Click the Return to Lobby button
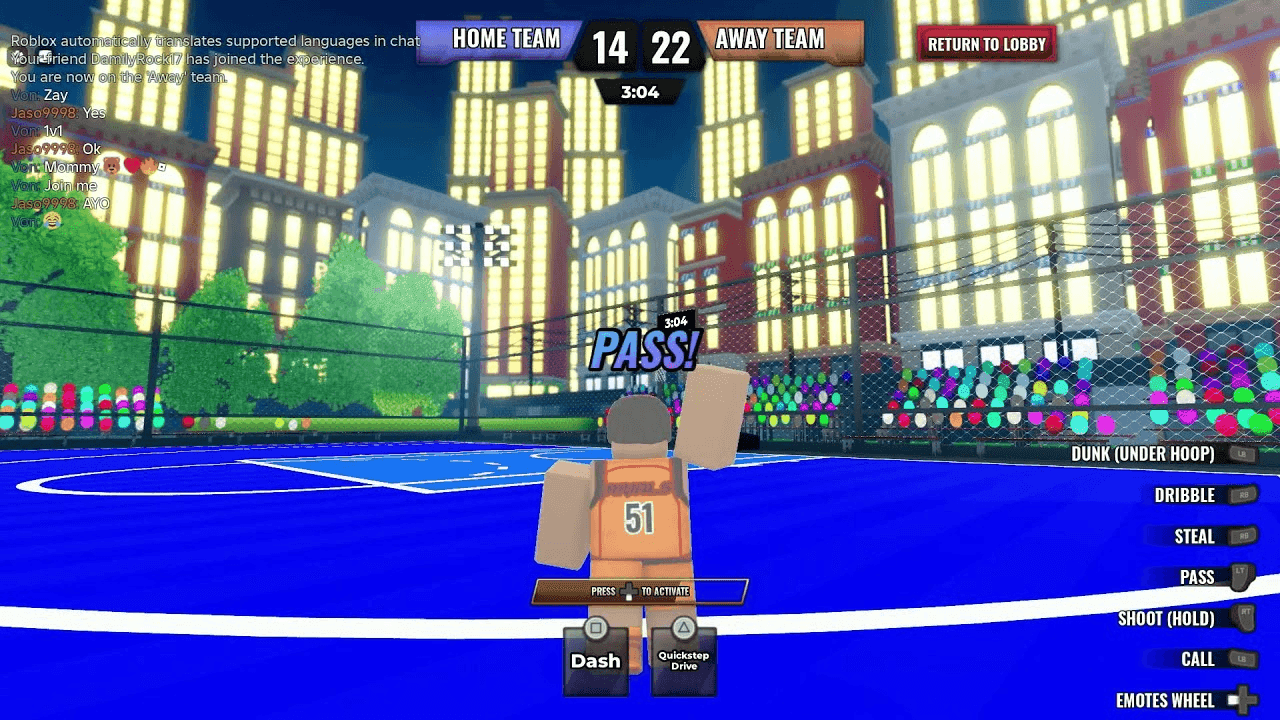Image resolution: width=1280 pixels, height=720 pixels. point(986,45)
